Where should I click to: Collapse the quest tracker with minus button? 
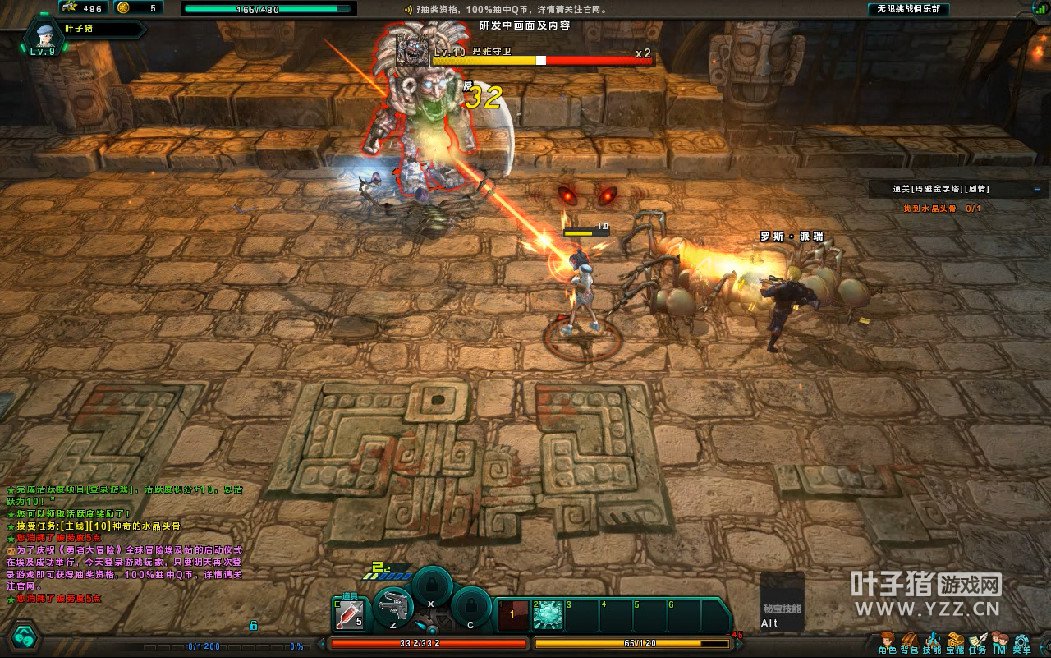pyautogui.click(x=1034, y=189)
